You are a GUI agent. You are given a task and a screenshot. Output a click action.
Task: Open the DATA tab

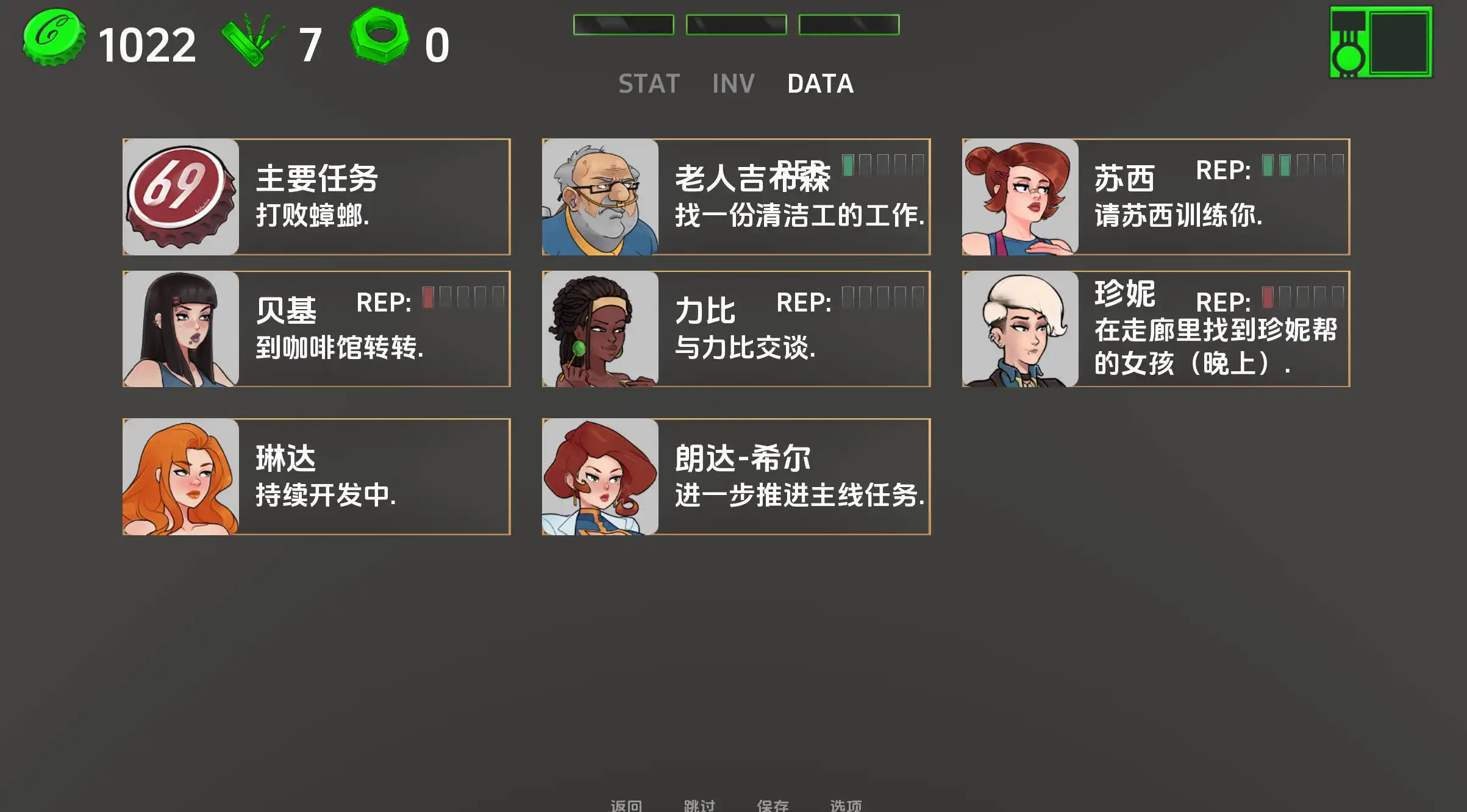click(820, 84)
